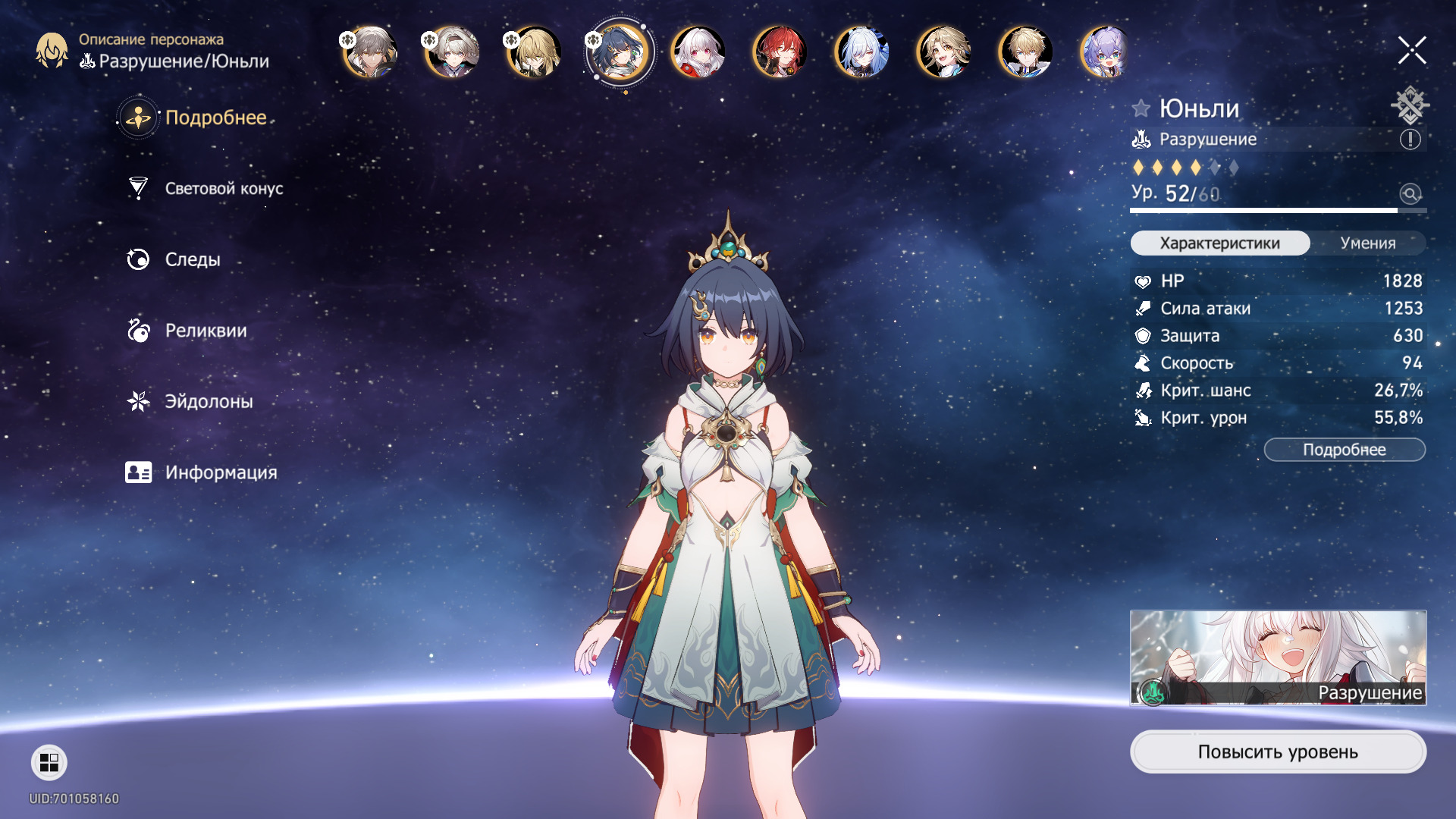Switch to the Умения tab

pyautogui.click(x=1367, y=243)
